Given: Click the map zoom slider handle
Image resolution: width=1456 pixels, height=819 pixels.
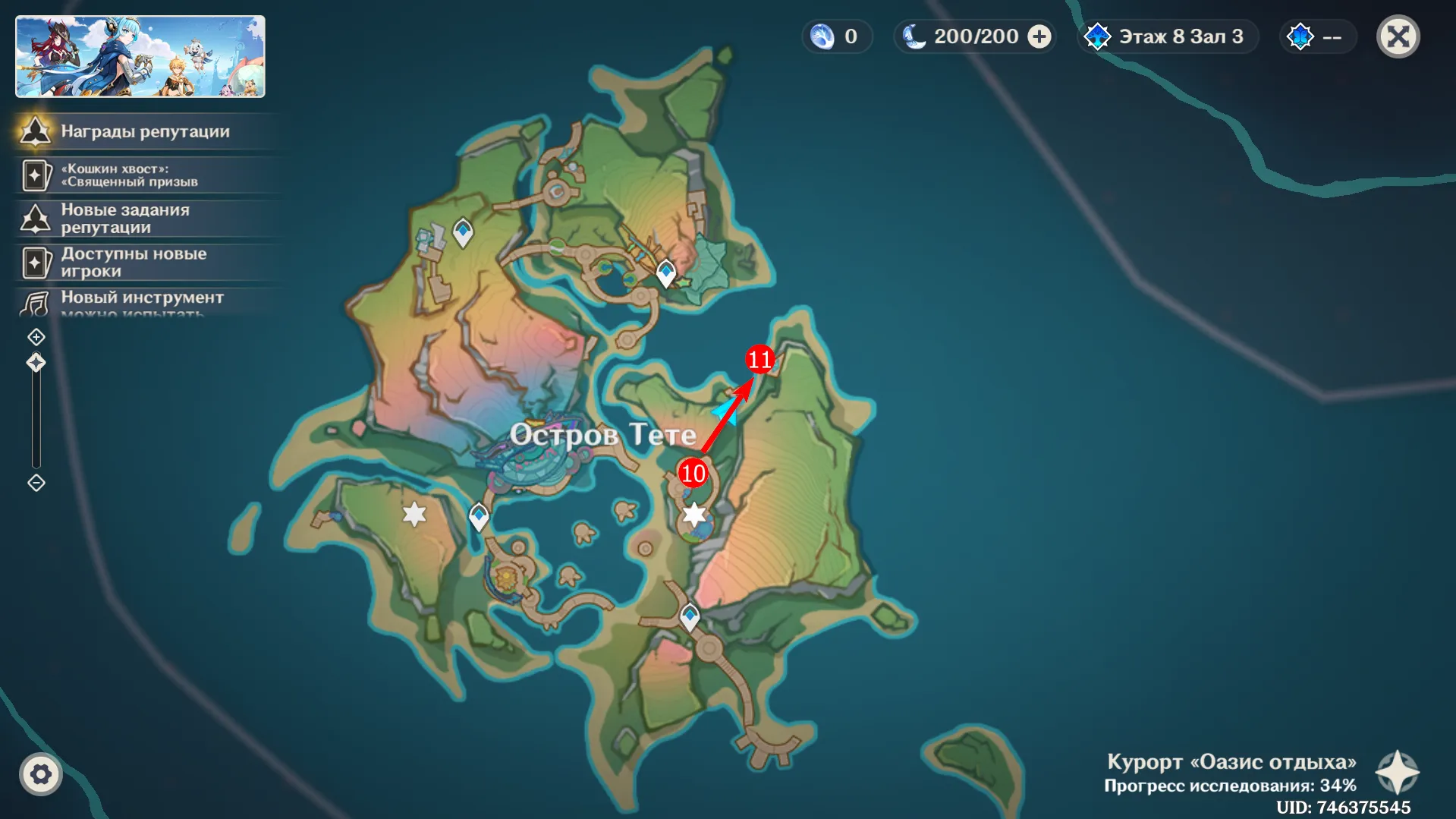Looking at the screenshot, I should click(36, 363).
